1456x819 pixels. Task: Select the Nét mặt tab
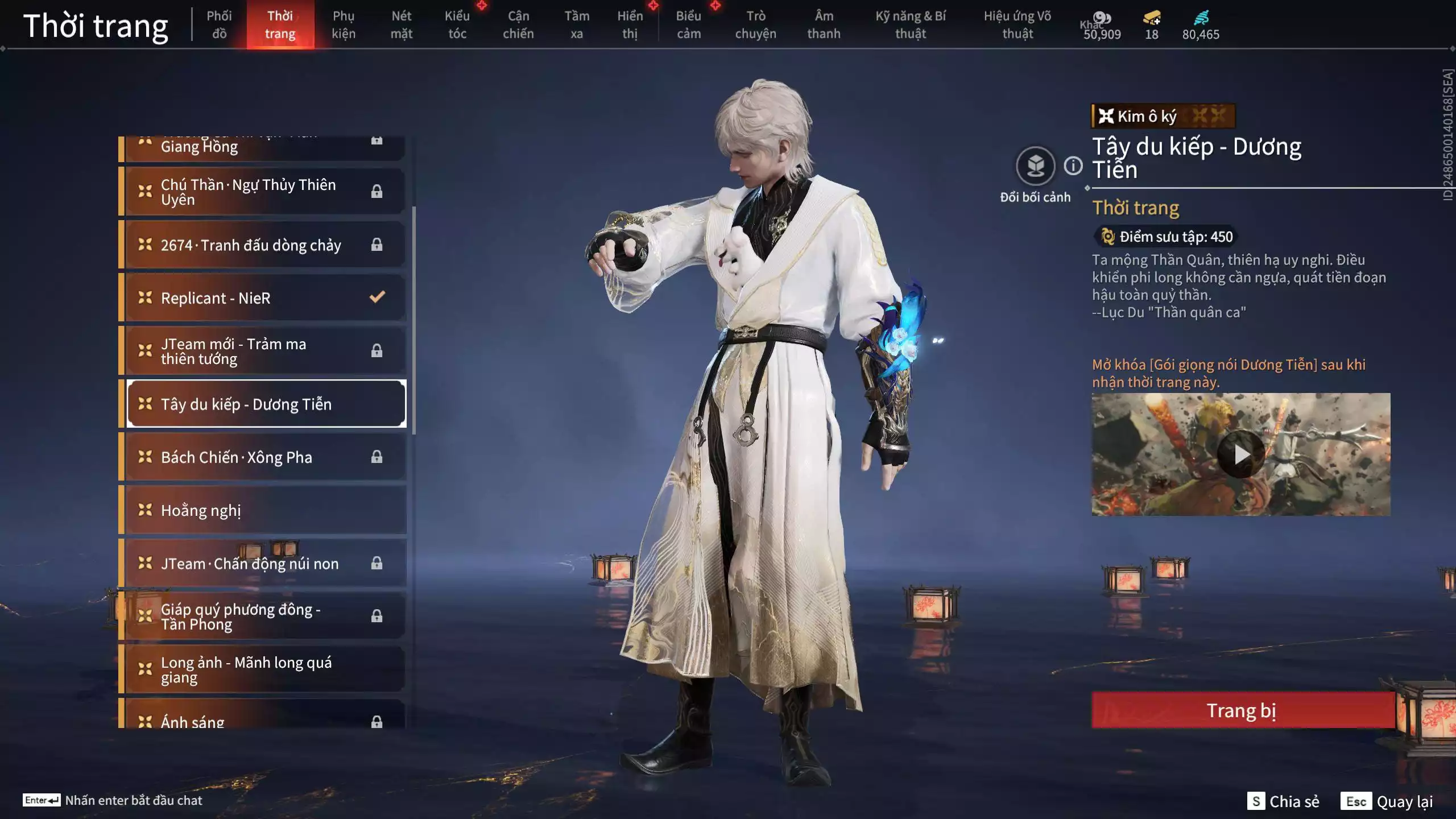pyautogui.click(x=401, y=24)
